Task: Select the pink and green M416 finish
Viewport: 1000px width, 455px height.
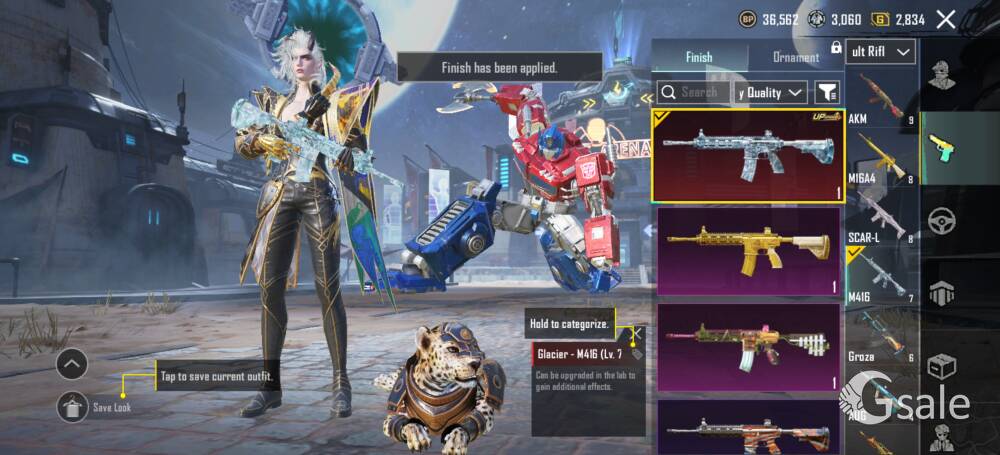Action: [x=748, y=346]
